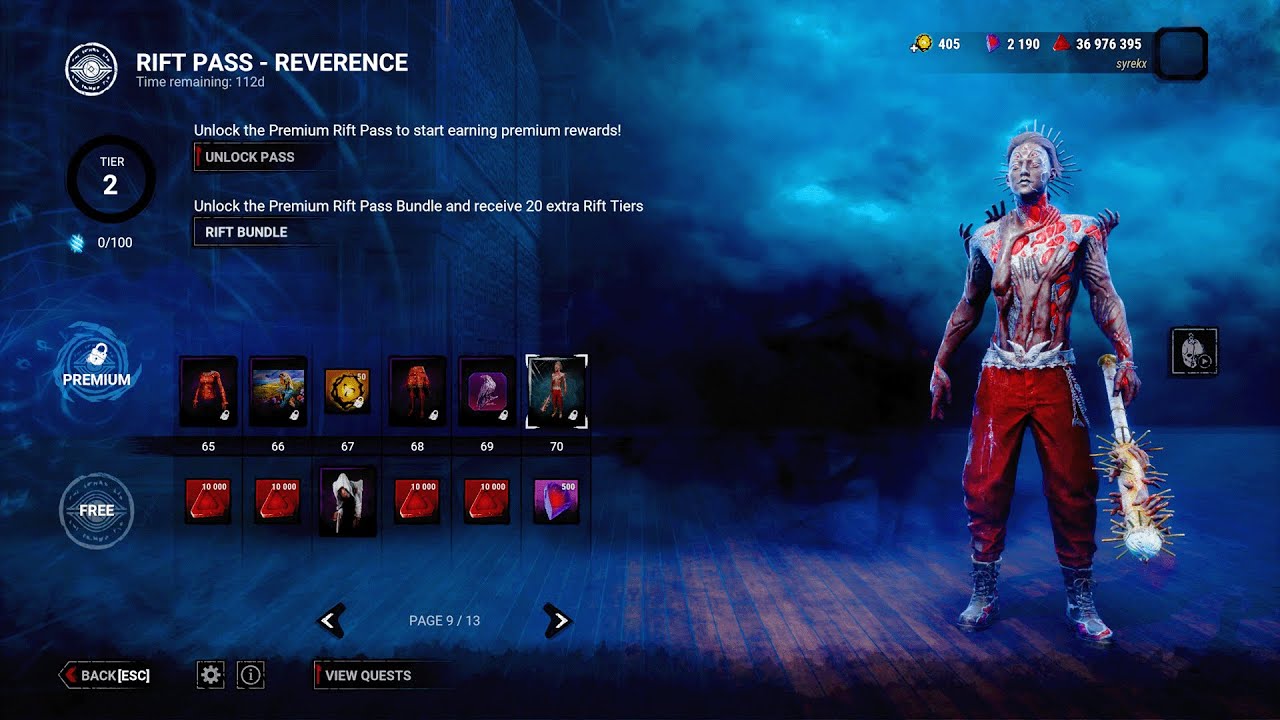Show the info icon panel
The image size is (1280, 720).
[x=251, y=675]
